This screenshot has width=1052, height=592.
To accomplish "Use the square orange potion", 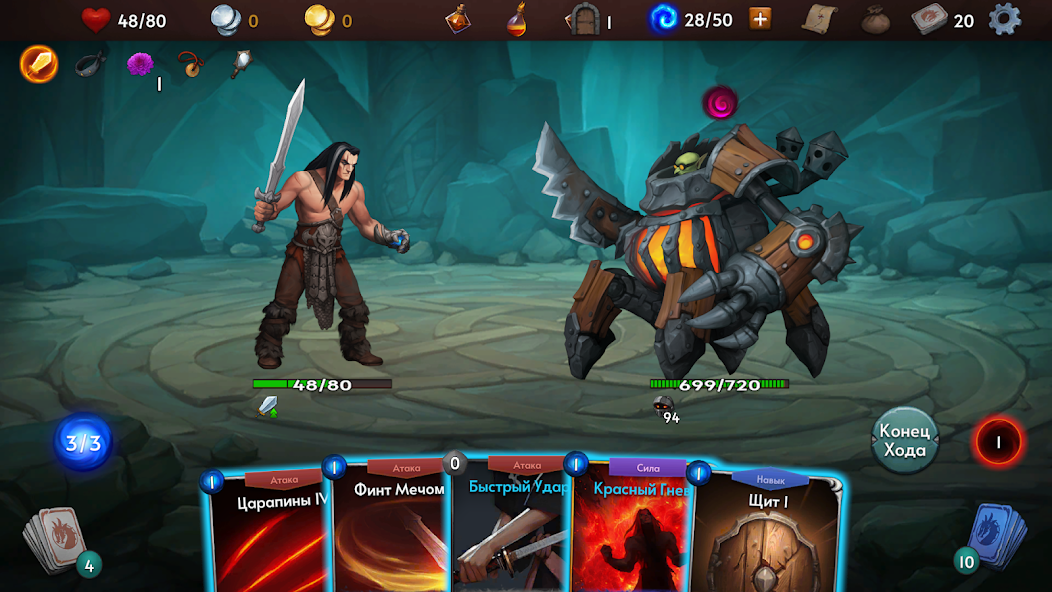I will (x=459, y=19).
